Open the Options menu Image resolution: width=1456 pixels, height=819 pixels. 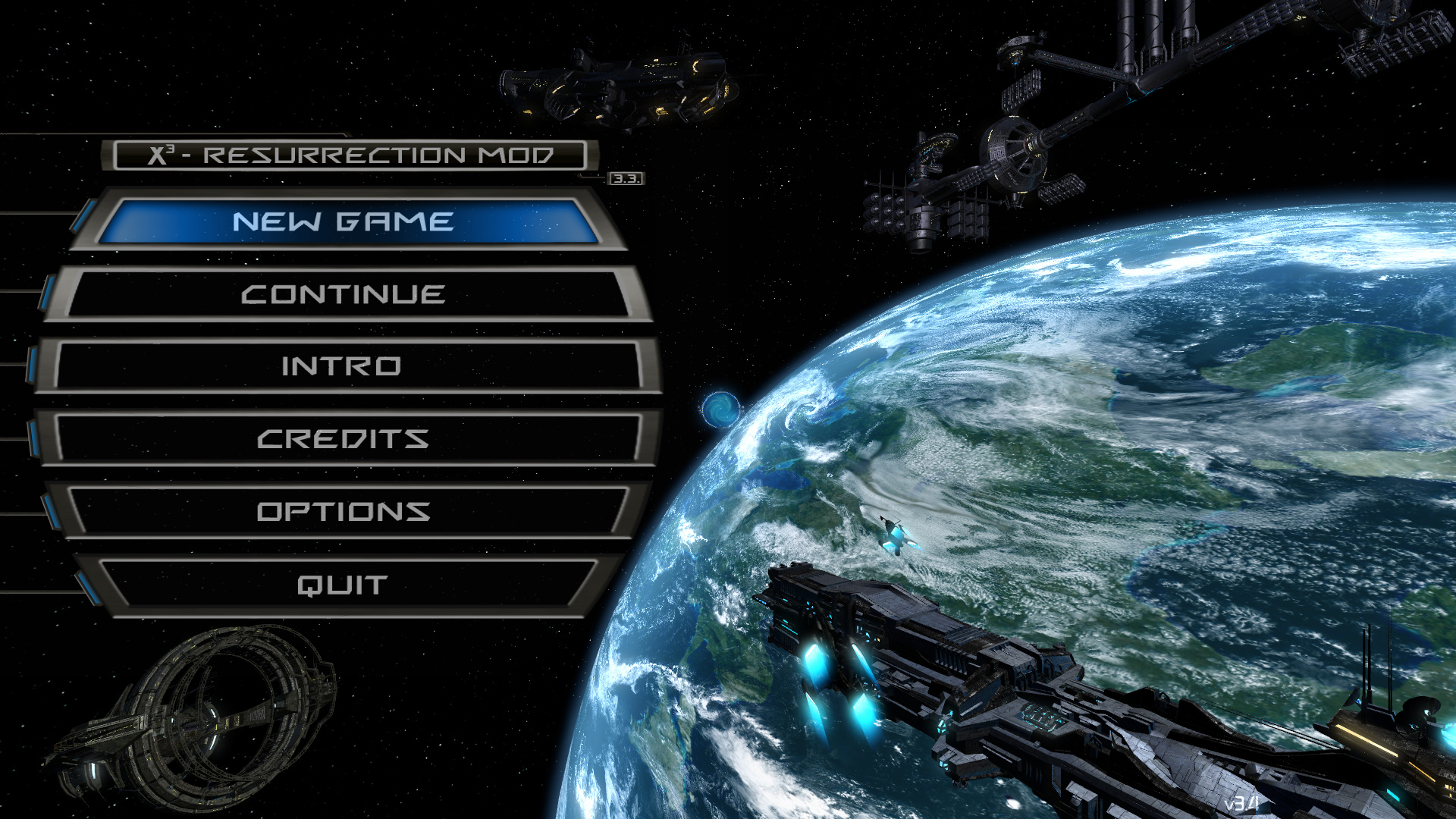coord(344,512)
